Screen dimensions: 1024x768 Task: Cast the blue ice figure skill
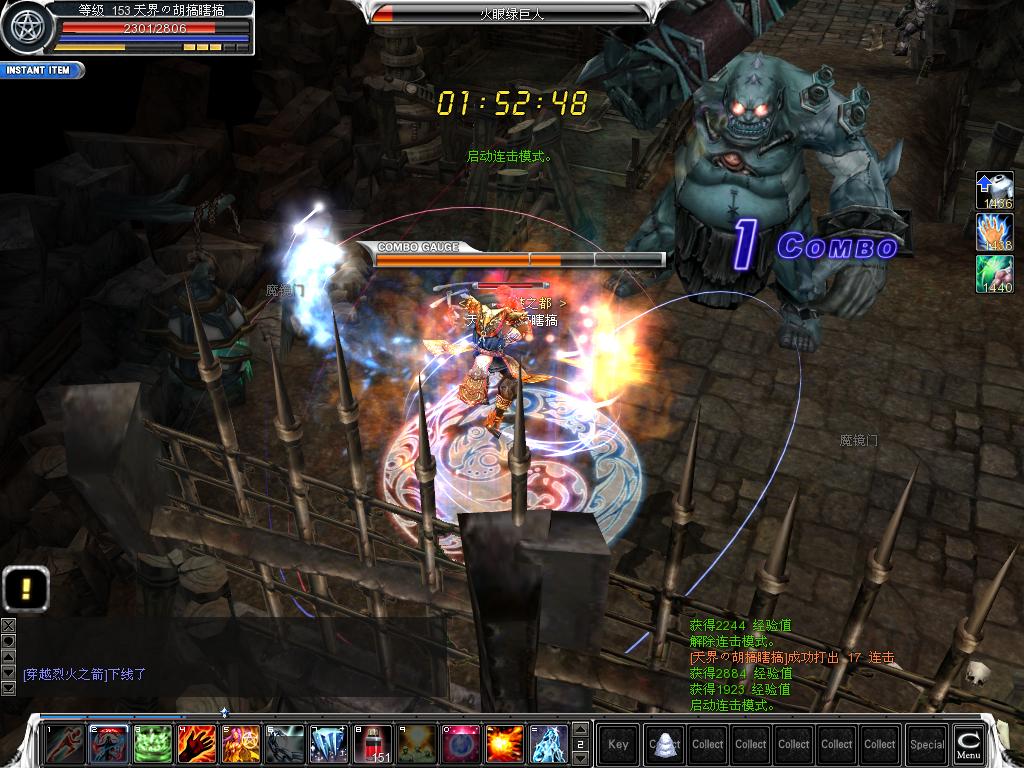point(549,744)
